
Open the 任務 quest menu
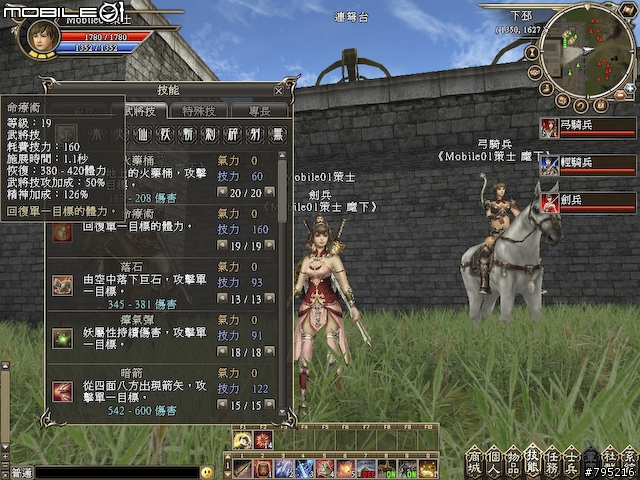[554, 462]
